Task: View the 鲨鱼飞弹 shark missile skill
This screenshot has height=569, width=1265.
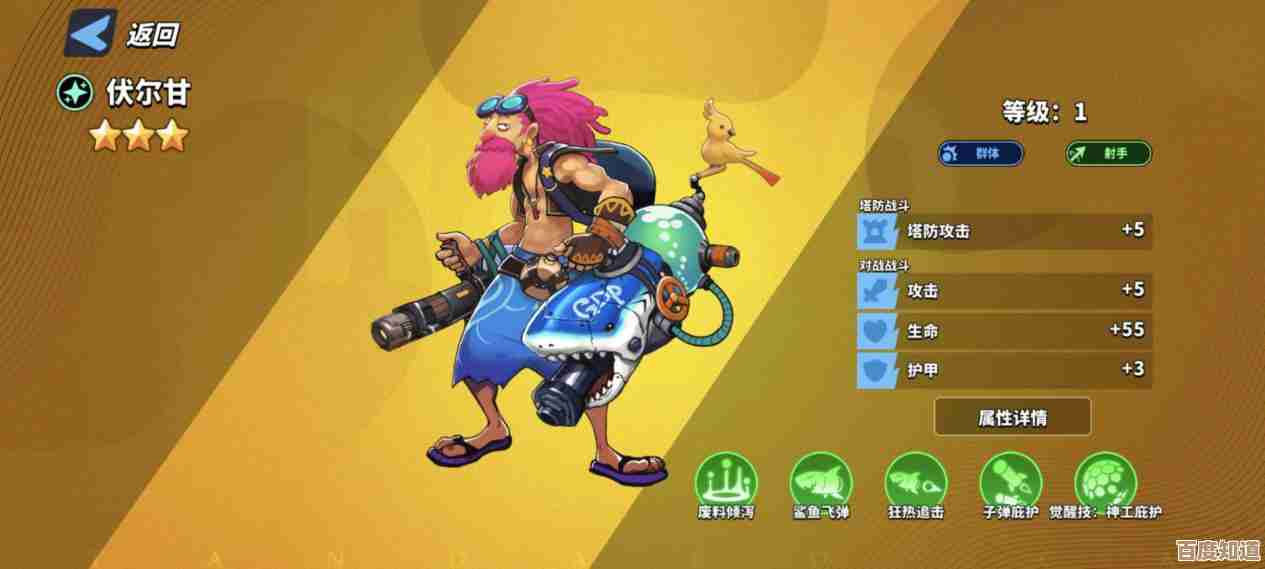Action: point(819,480)
